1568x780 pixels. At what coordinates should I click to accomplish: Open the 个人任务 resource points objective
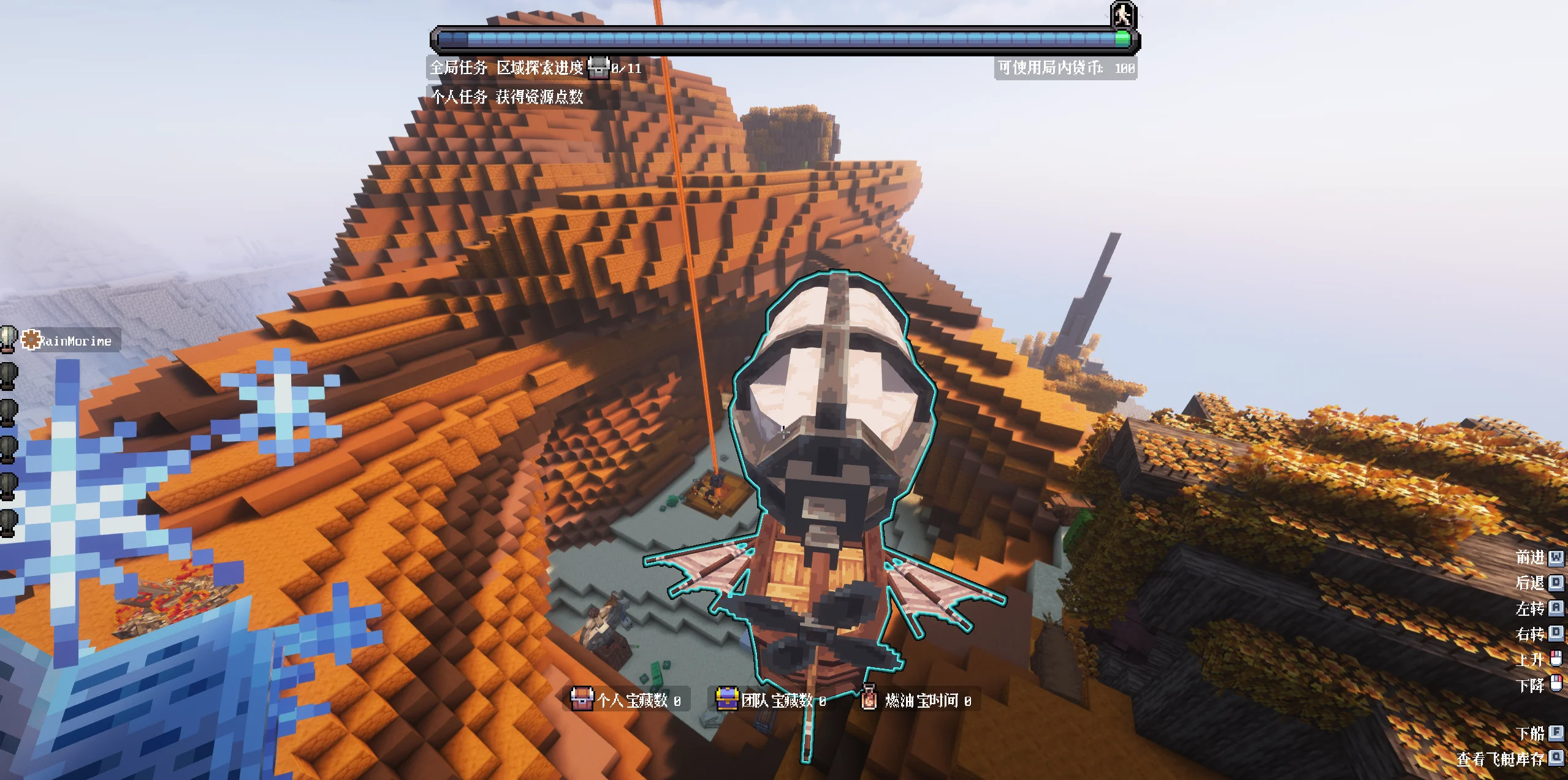point(507,97)
